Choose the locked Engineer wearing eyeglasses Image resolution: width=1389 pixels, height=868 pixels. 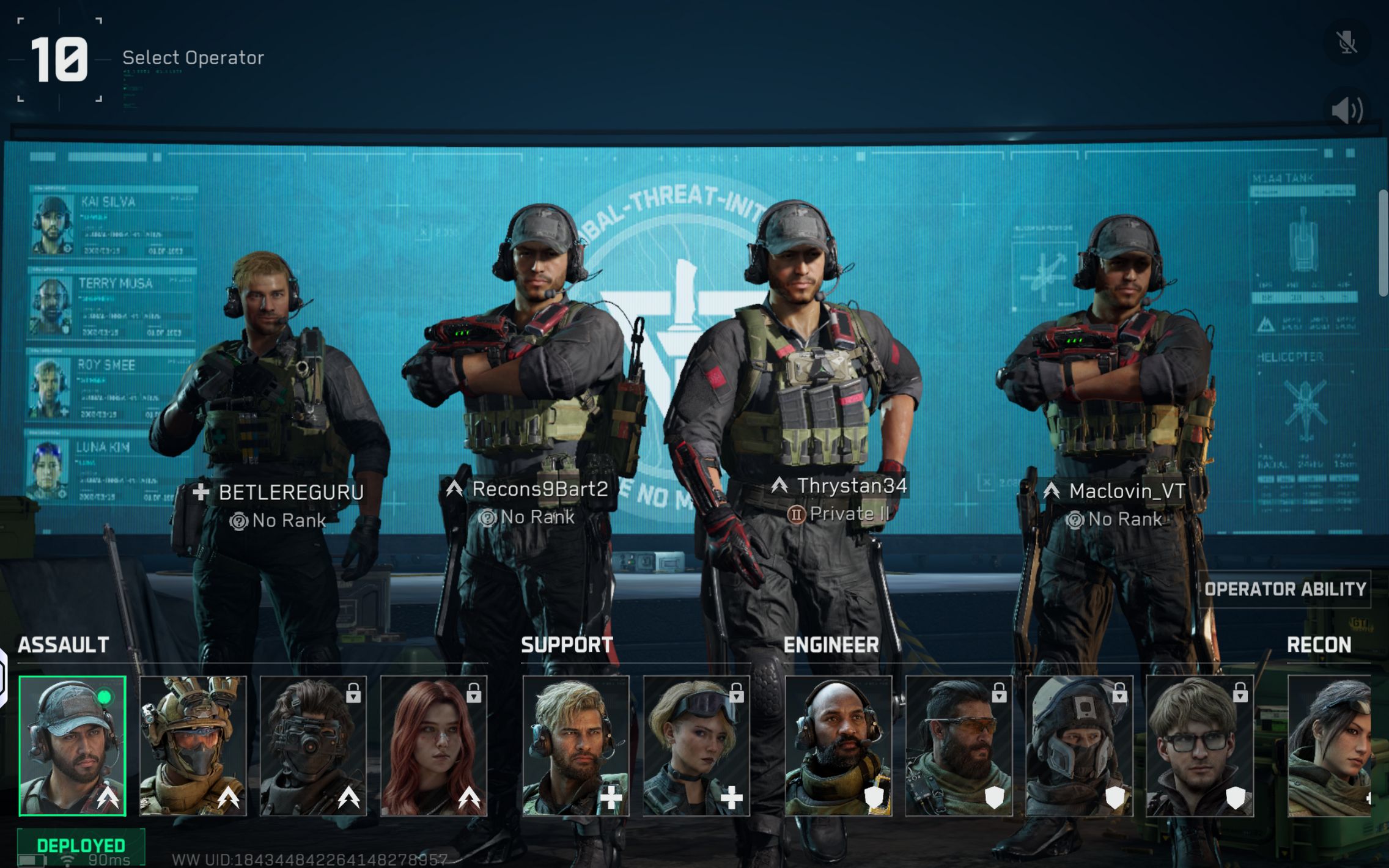1199,746
